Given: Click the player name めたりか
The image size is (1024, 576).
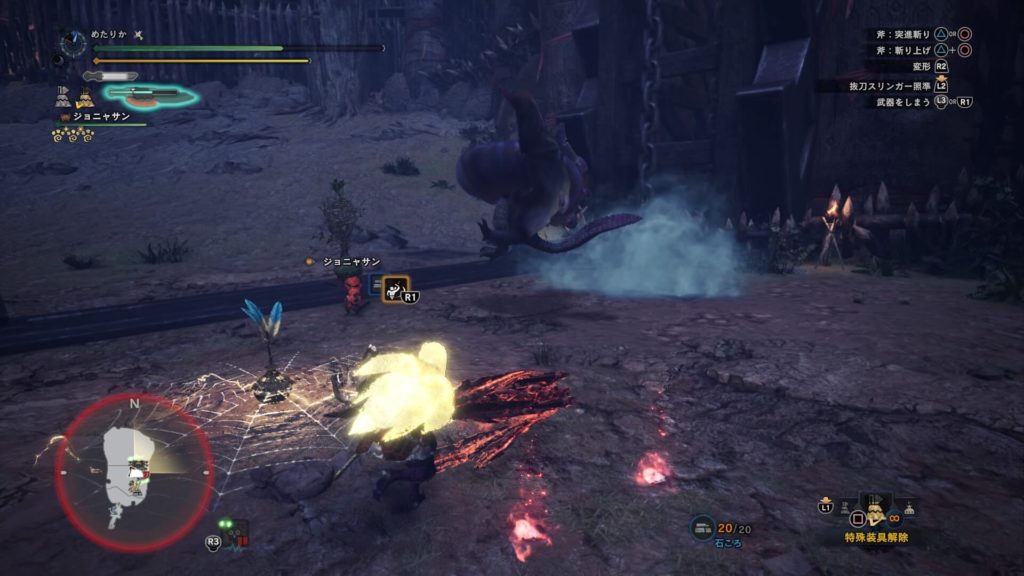Looking at the screenshot, I should point(110,34).
